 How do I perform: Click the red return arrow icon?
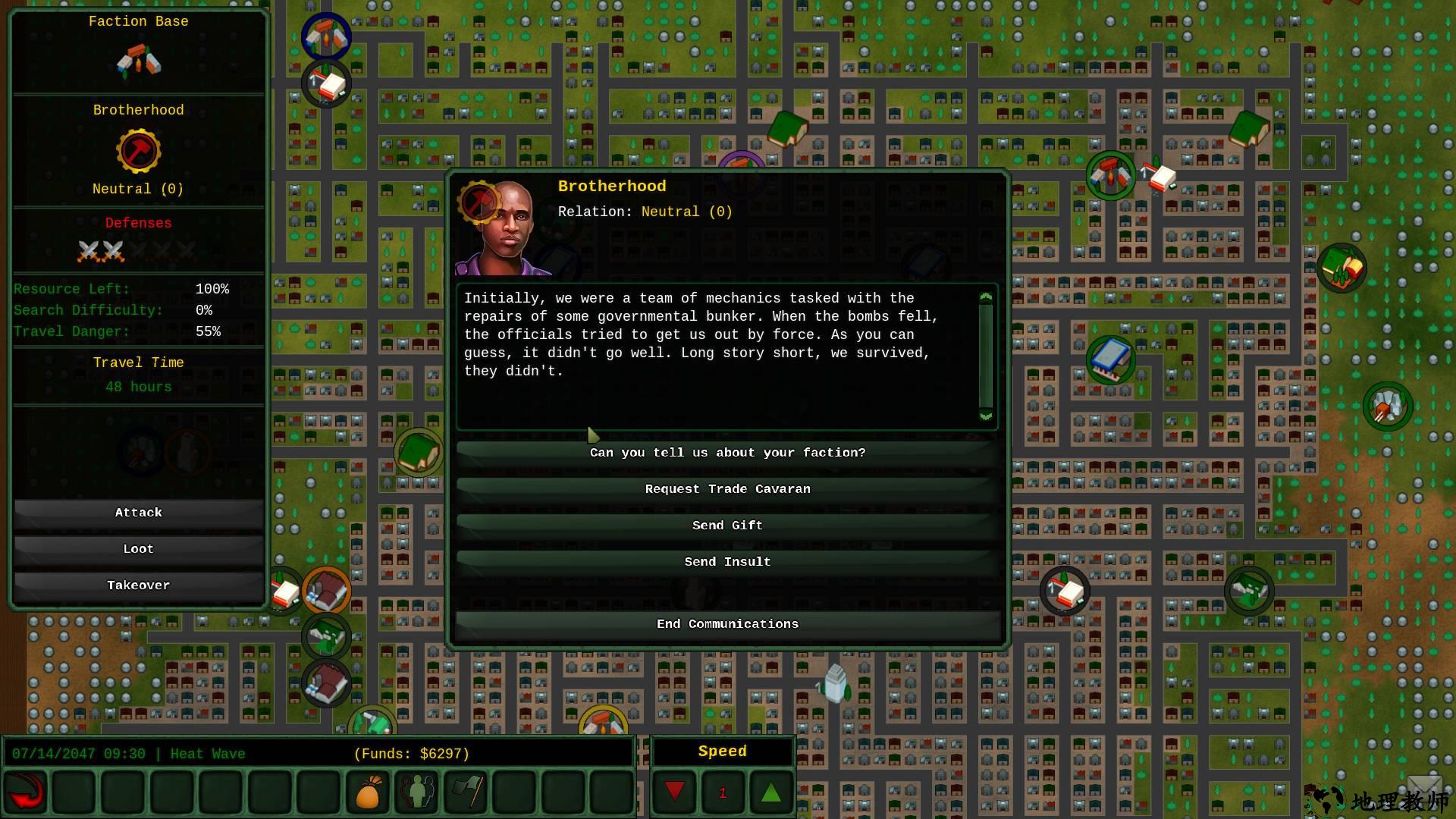25,792
